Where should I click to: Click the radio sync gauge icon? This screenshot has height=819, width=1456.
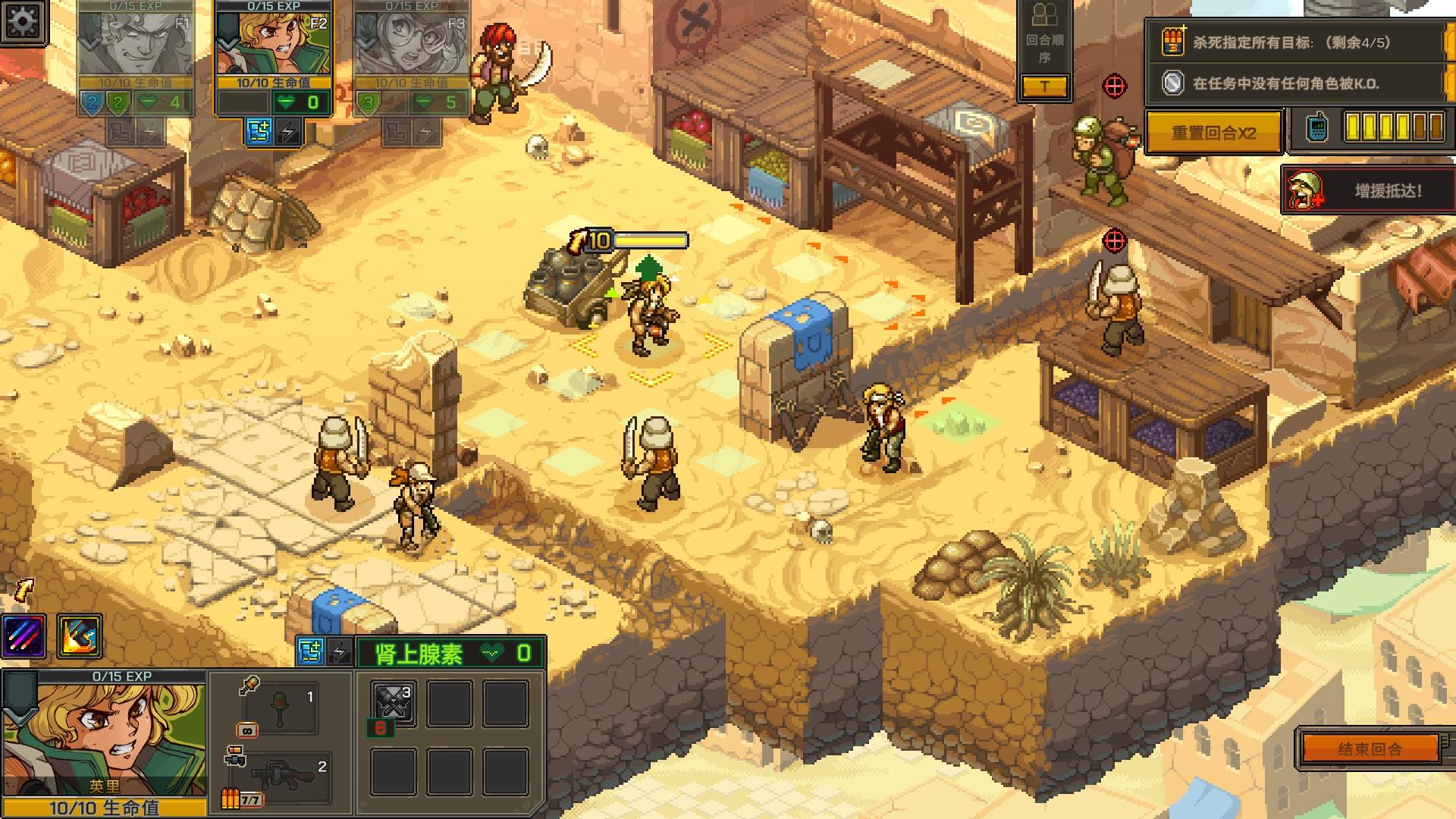(1317, 127)
